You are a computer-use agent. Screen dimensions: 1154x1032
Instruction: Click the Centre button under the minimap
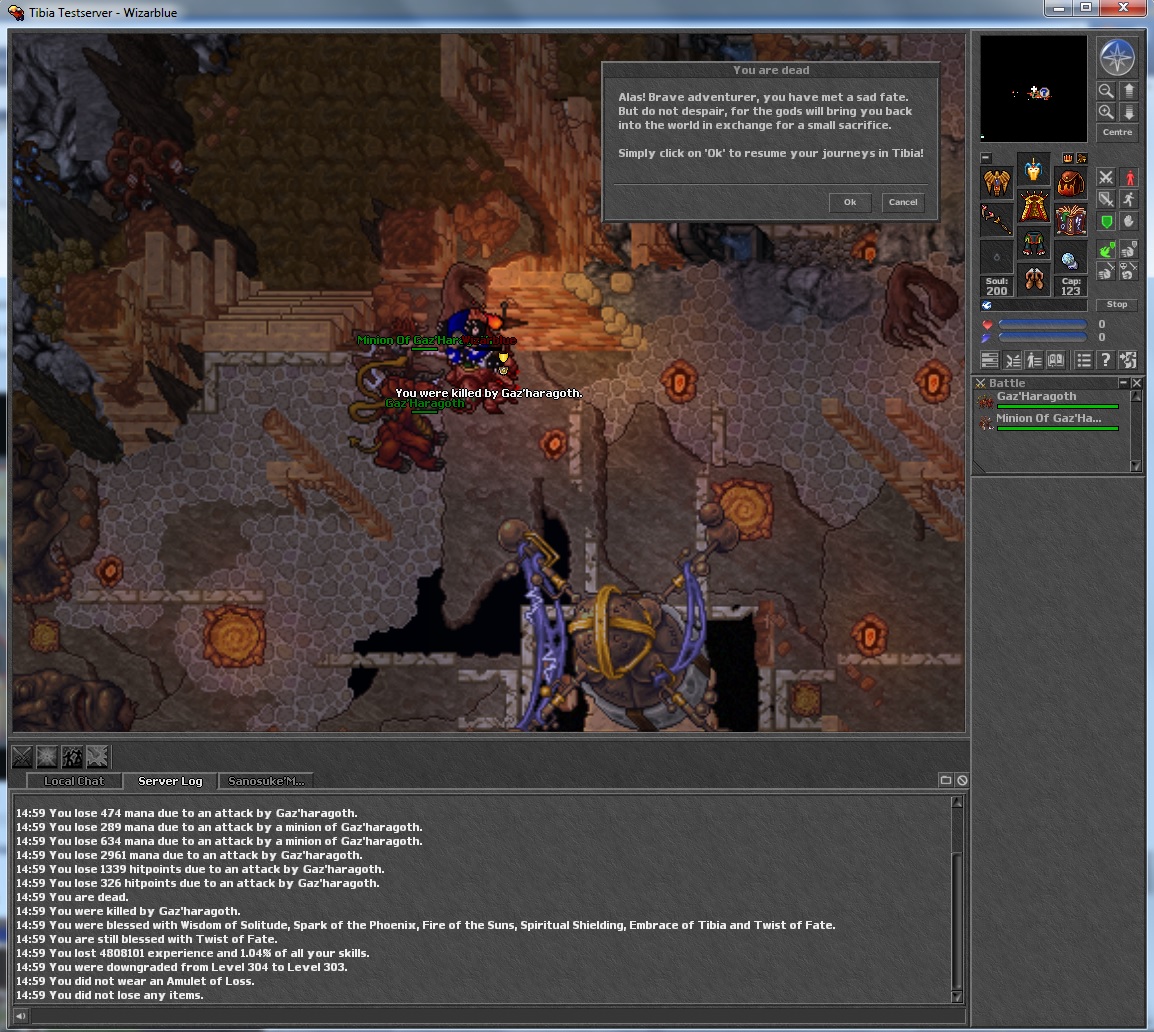pyautogui.click(x=1117, y=132)
